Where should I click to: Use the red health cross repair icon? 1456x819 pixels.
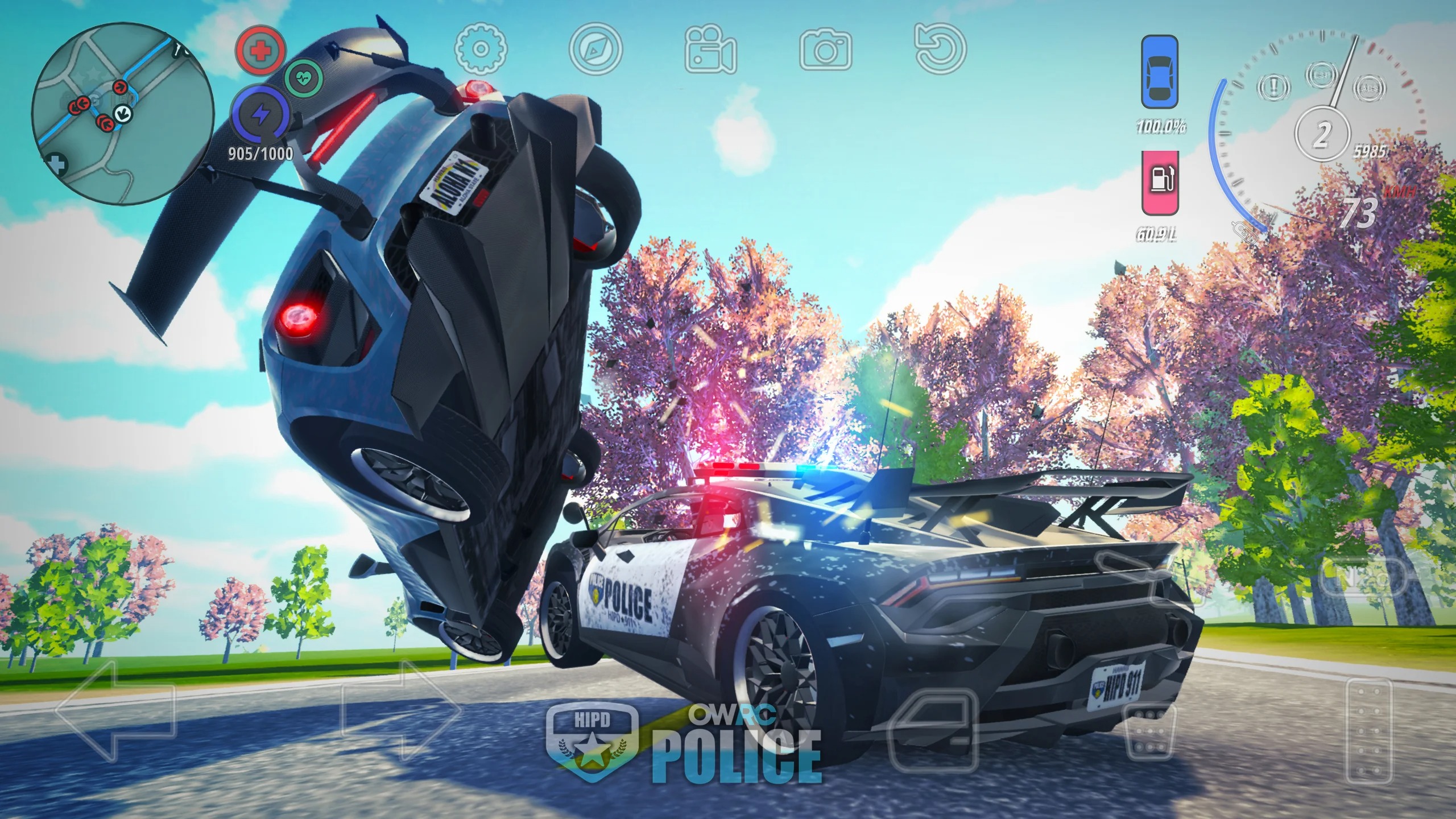click(262, 51)
